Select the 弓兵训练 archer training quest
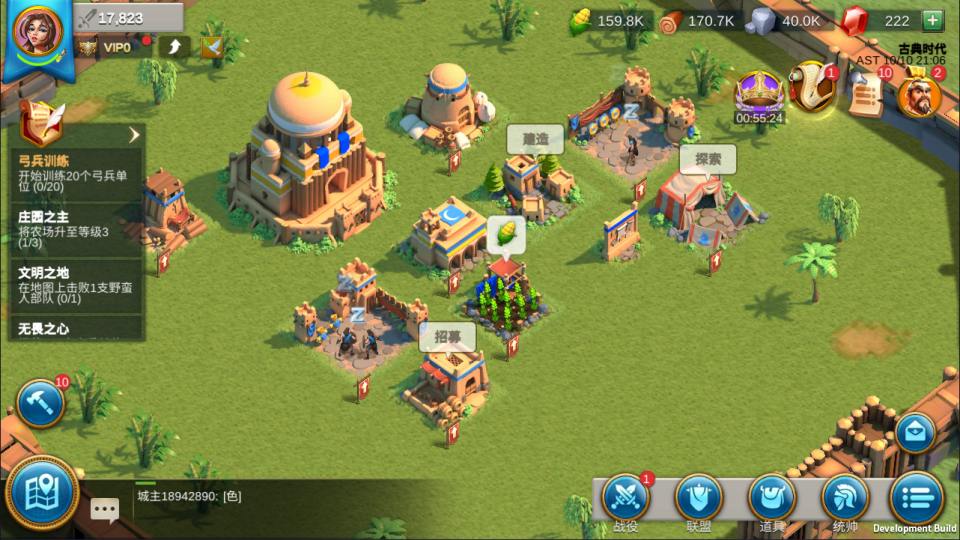Viewport: 960px width, 540px height. [x=75, y=173]
